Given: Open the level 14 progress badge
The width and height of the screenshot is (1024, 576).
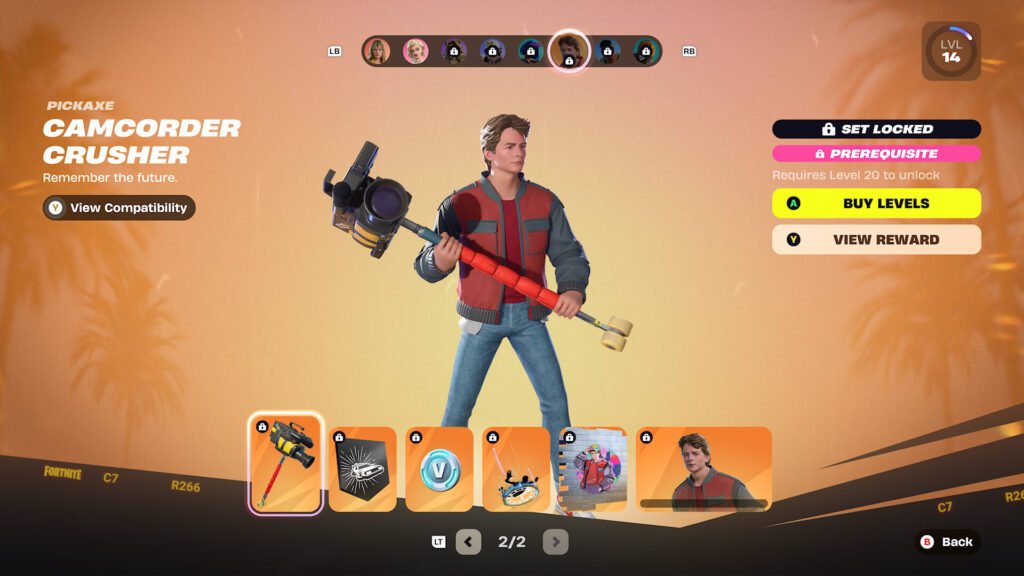Looking at the screenshot, I should point(950,51).
